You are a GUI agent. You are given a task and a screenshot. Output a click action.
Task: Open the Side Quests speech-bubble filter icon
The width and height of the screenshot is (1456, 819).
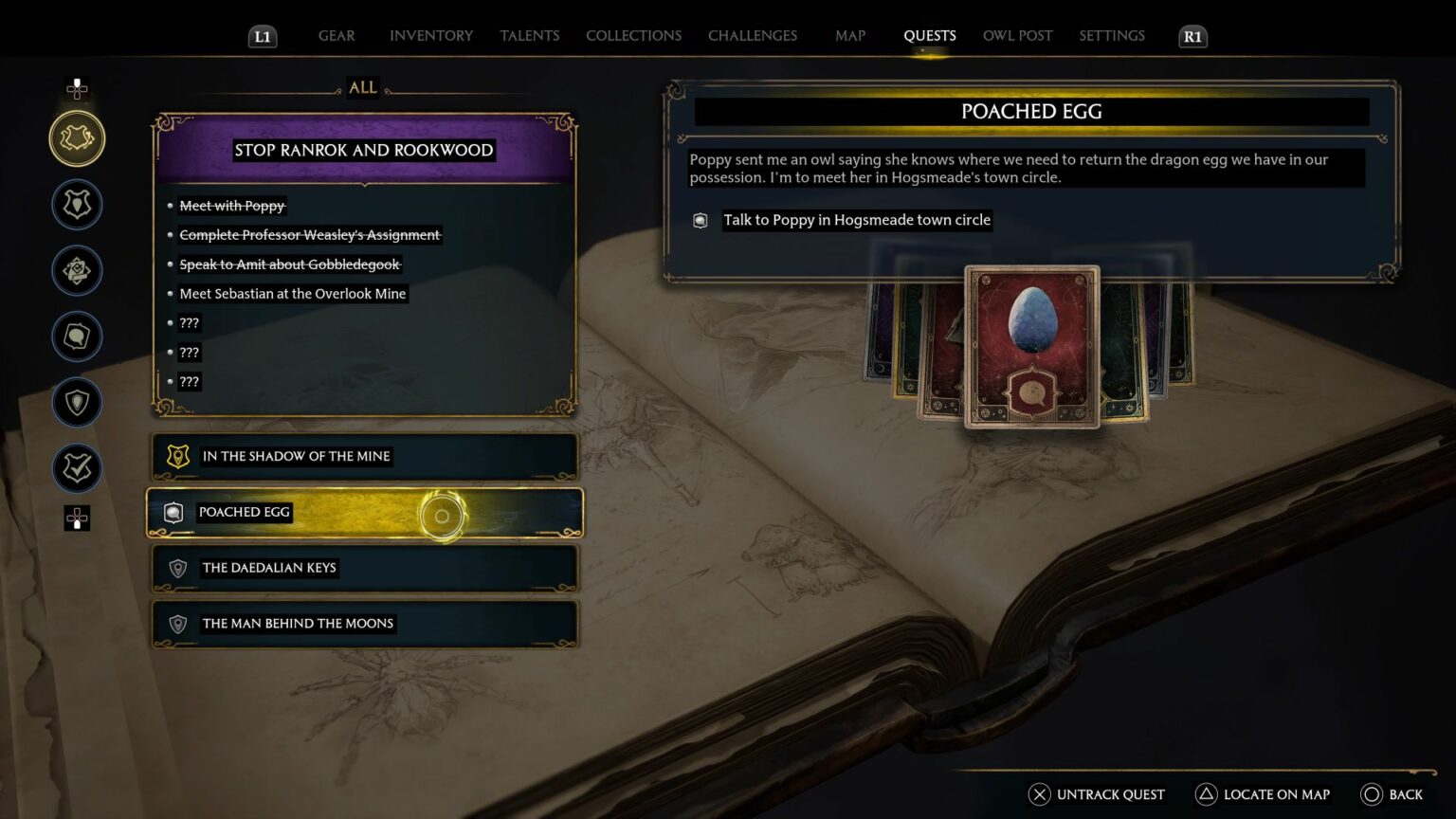[x=77, y=337]
